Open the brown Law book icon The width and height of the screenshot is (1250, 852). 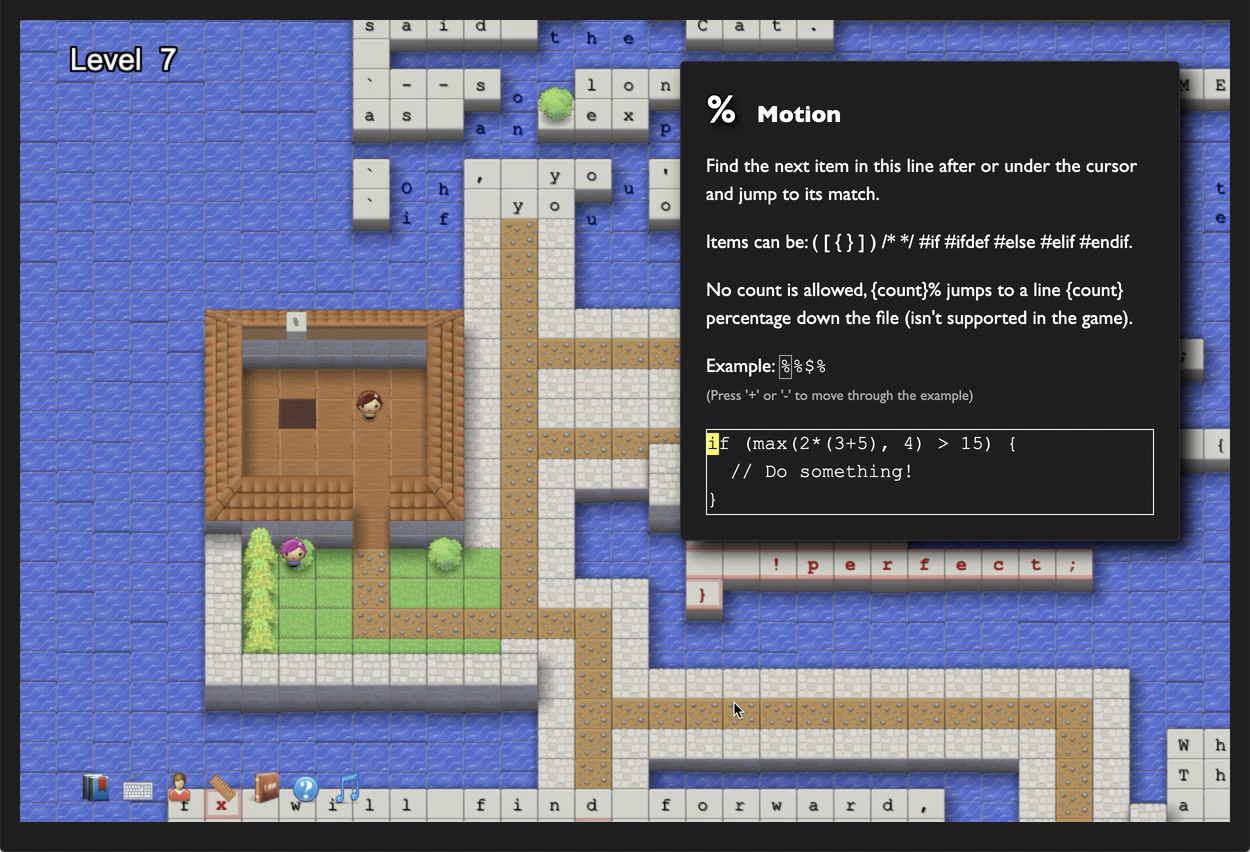coord(265,787)
